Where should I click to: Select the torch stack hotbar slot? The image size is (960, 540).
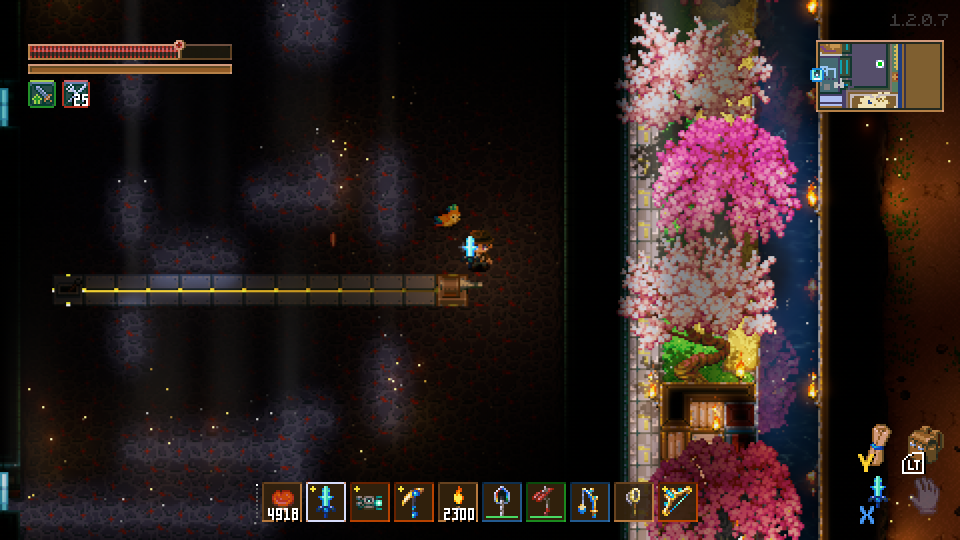[x=458, y=502]
